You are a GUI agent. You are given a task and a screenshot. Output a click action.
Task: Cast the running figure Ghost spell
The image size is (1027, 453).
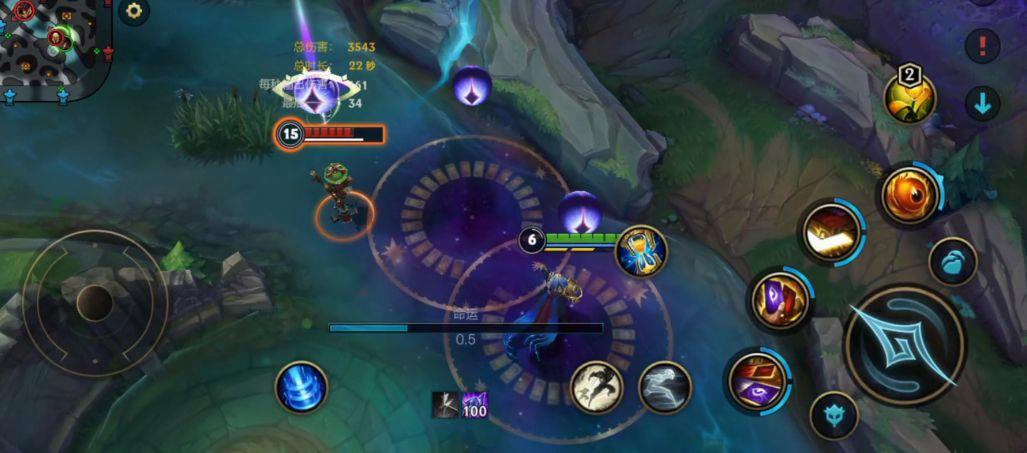664,387
